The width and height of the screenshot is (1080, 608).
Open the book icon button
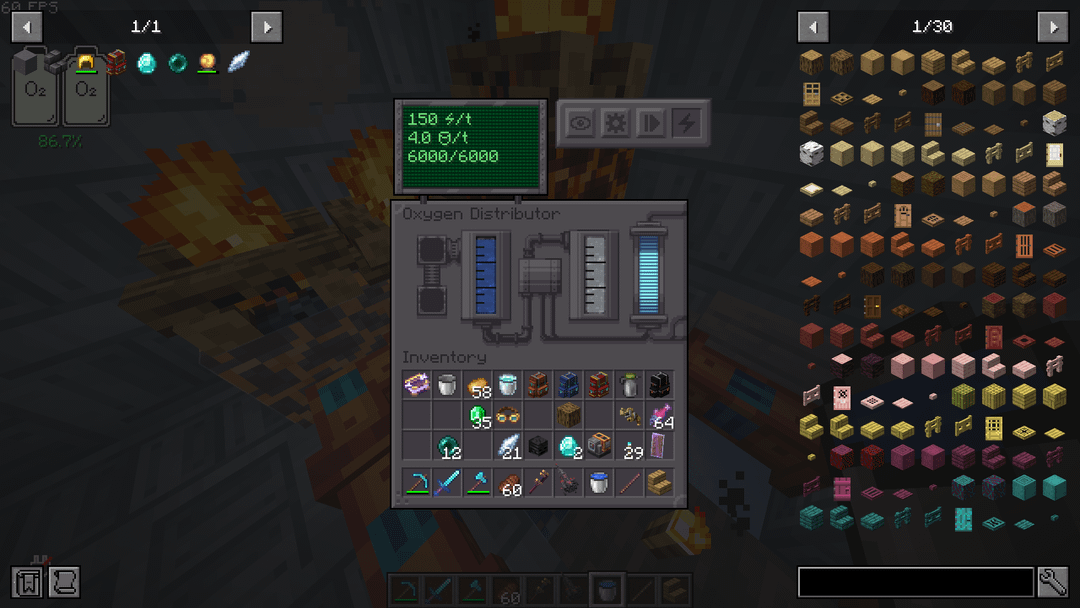coord(27,582)
